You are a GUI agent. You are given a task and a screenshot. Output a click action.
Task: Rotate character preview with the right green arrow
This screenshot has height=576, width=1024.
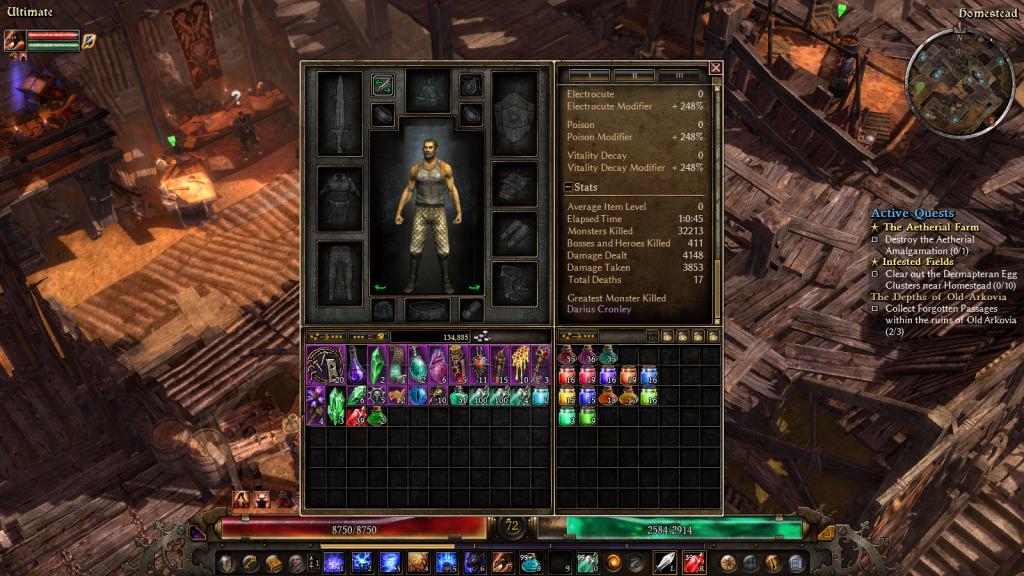coord(474,288)
